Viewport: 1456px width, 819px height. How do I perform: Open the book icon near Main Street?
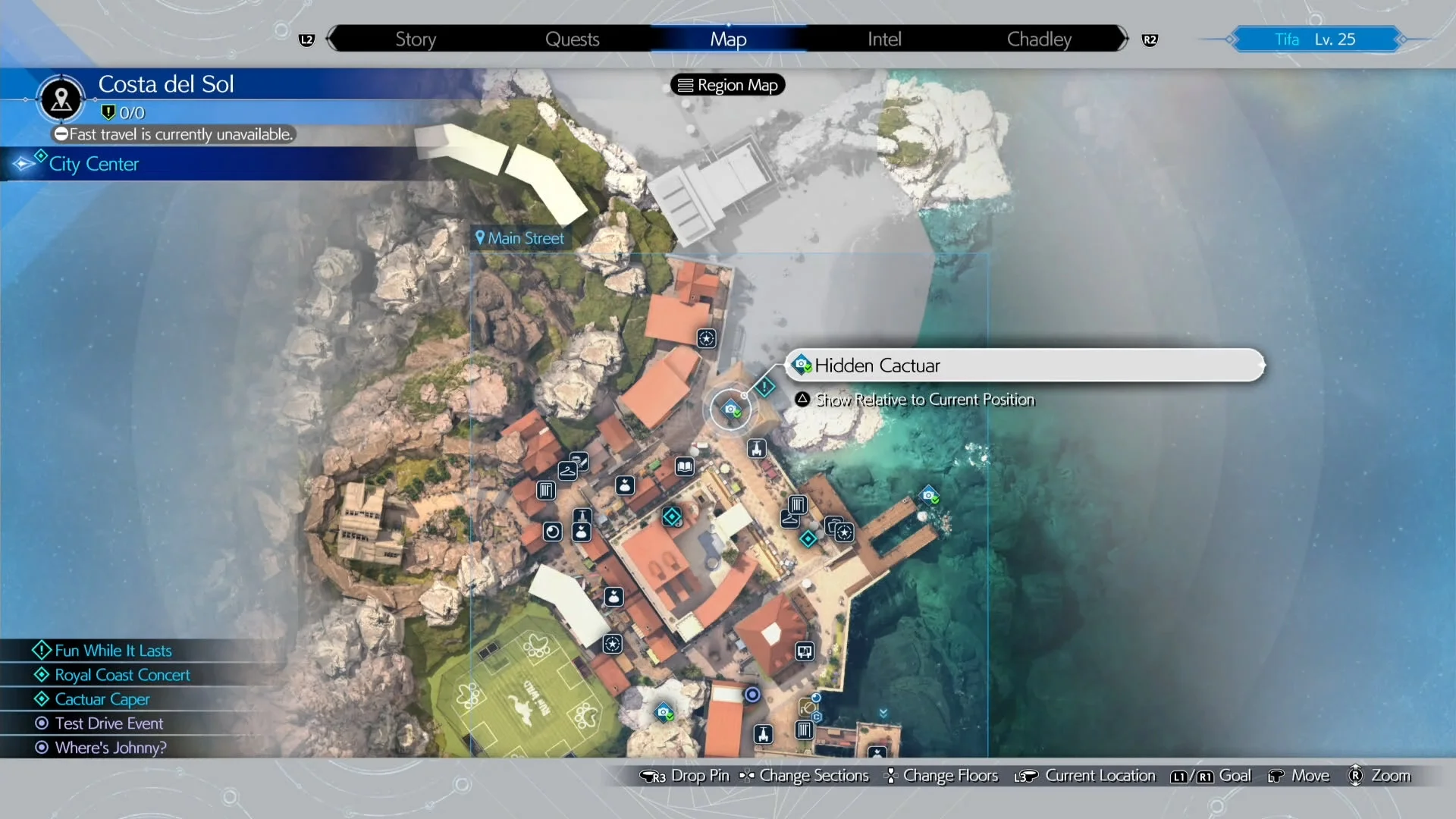point(685,466)
